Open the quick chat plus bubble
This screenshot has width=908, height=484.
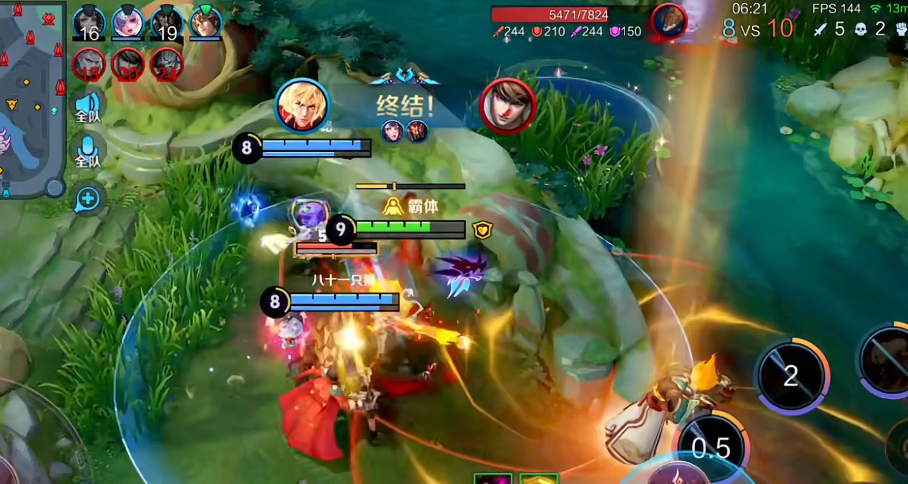[x=88, y=199]
